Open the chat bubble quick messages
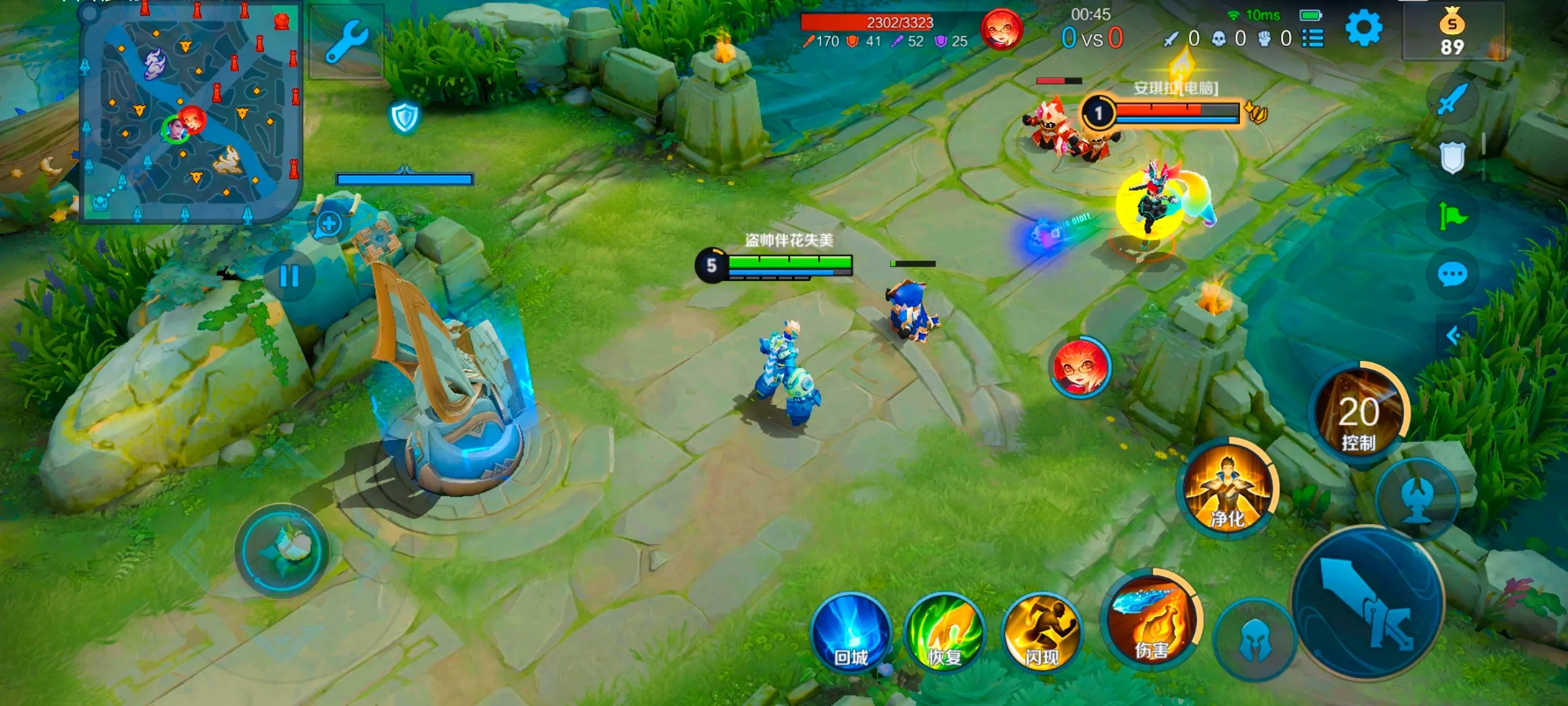The image size is (1568, 706). (x=1452, y=275)
